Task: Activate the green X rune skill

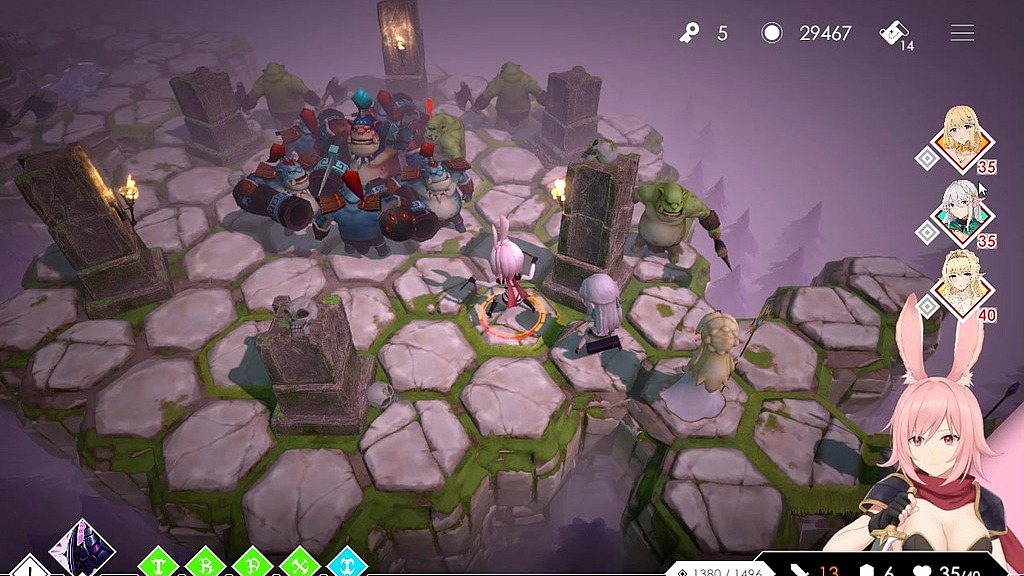Action: pos(299,564)
